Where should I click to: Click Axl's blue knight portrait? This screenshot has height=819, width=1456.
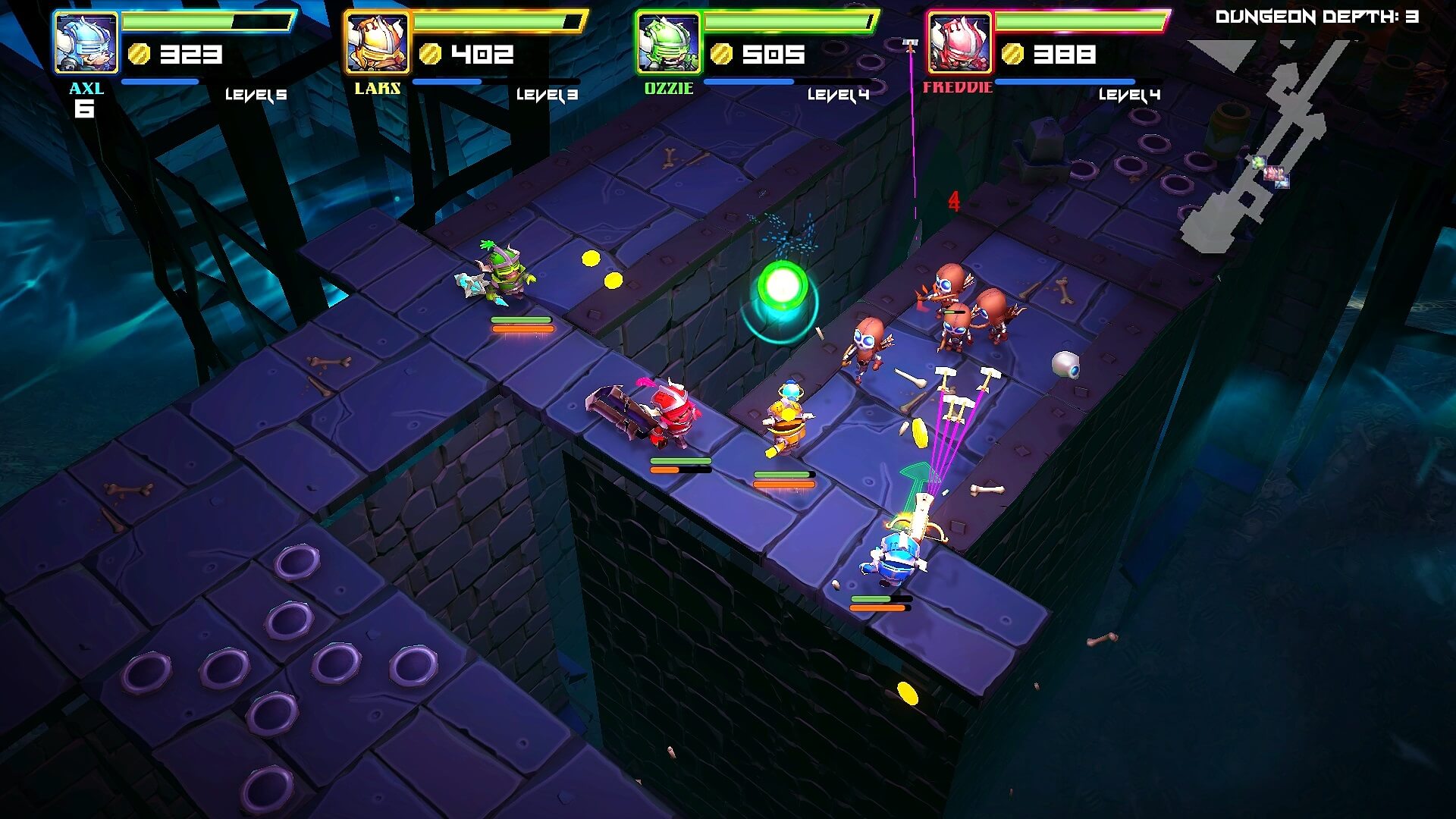point(86,43)
